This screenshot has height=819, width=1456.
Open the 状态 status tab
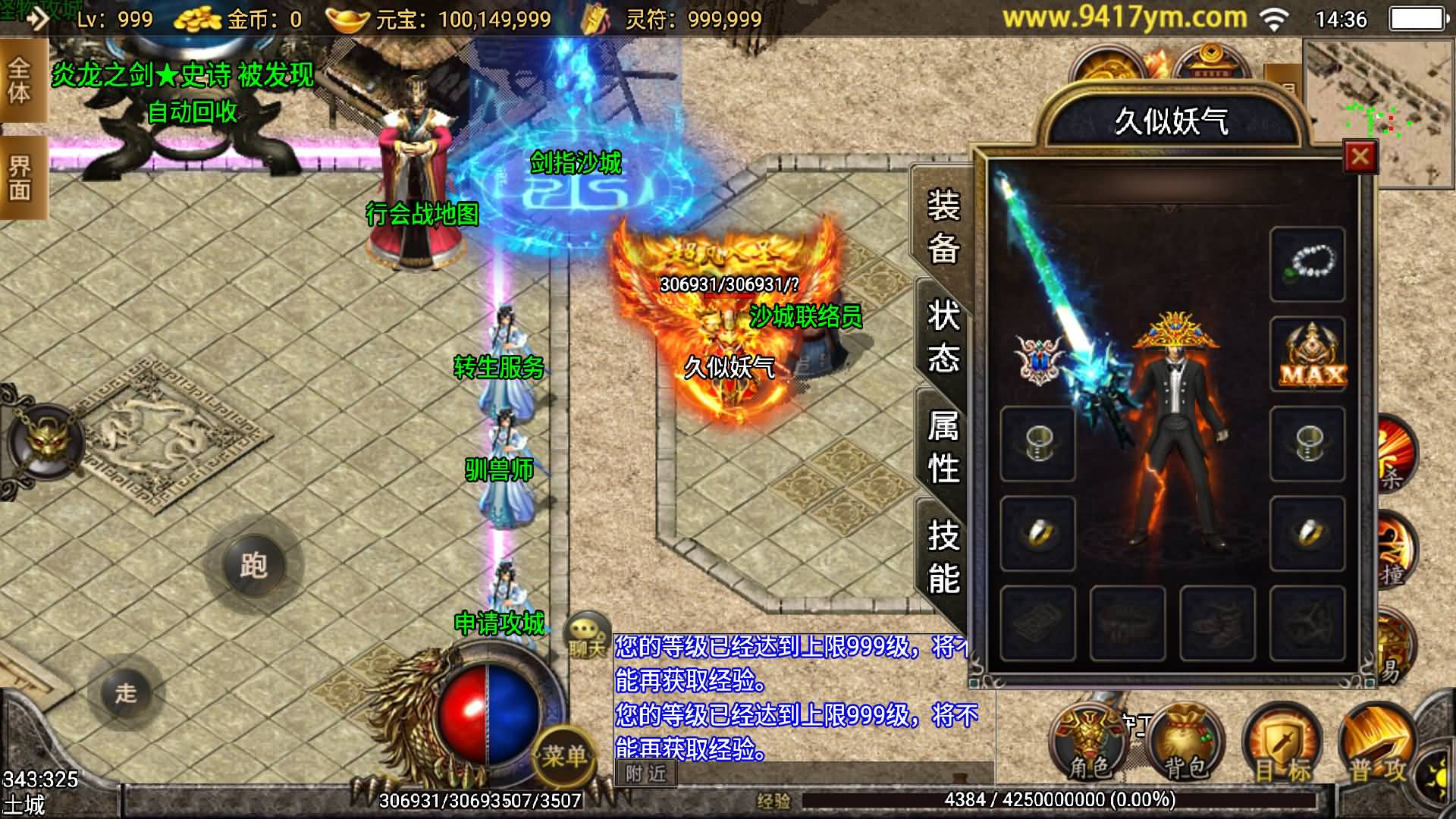(x=943, y=336)
